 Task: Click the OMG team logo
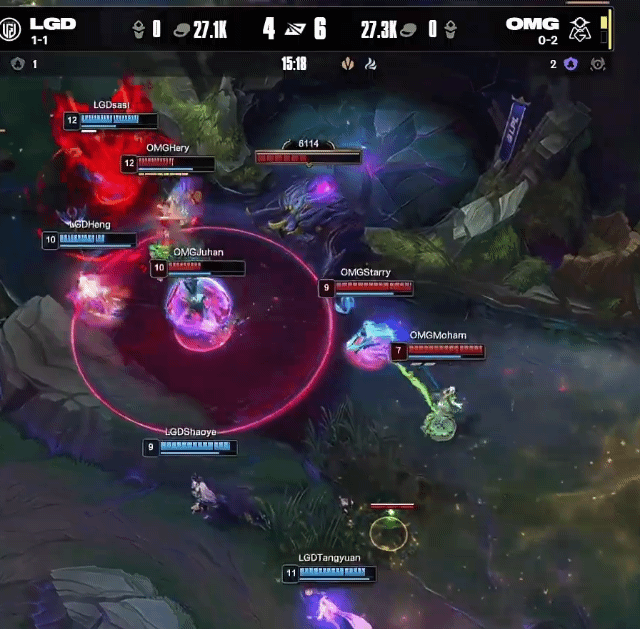tap(579, 28)
